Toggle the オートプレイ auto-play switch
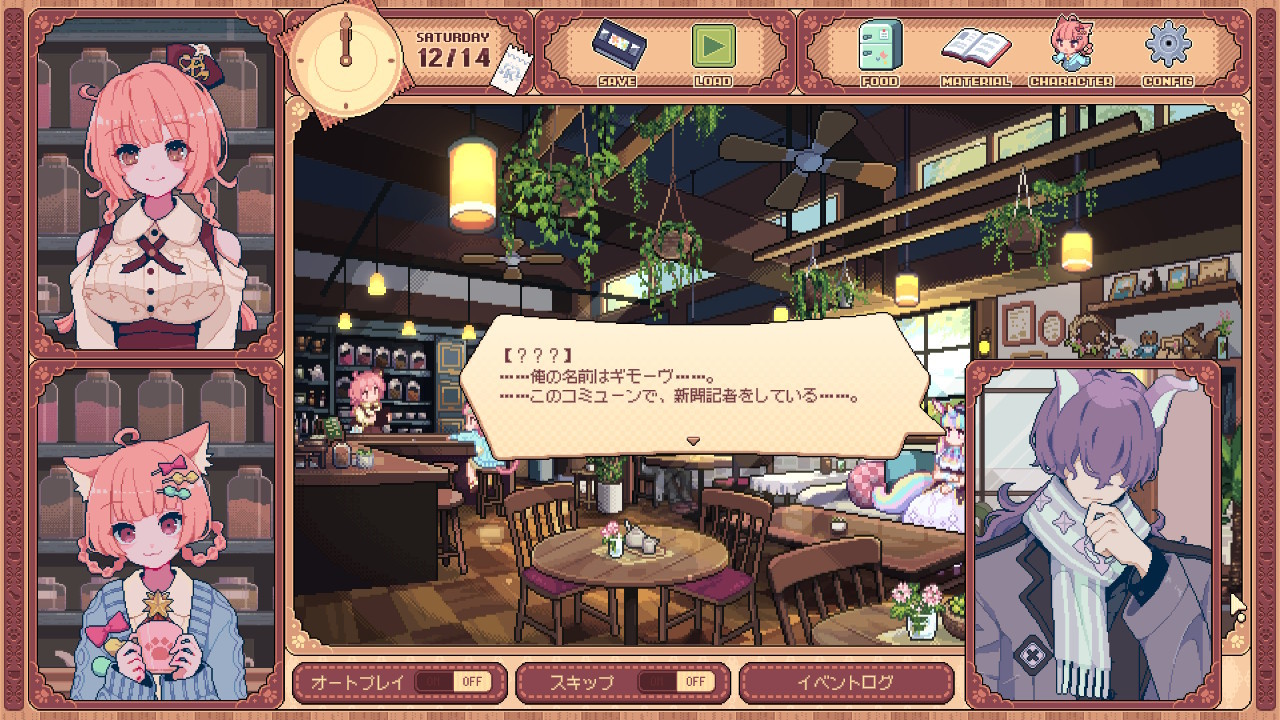Viewport: 1280px width, 720px height. click(x=453, y=682)
